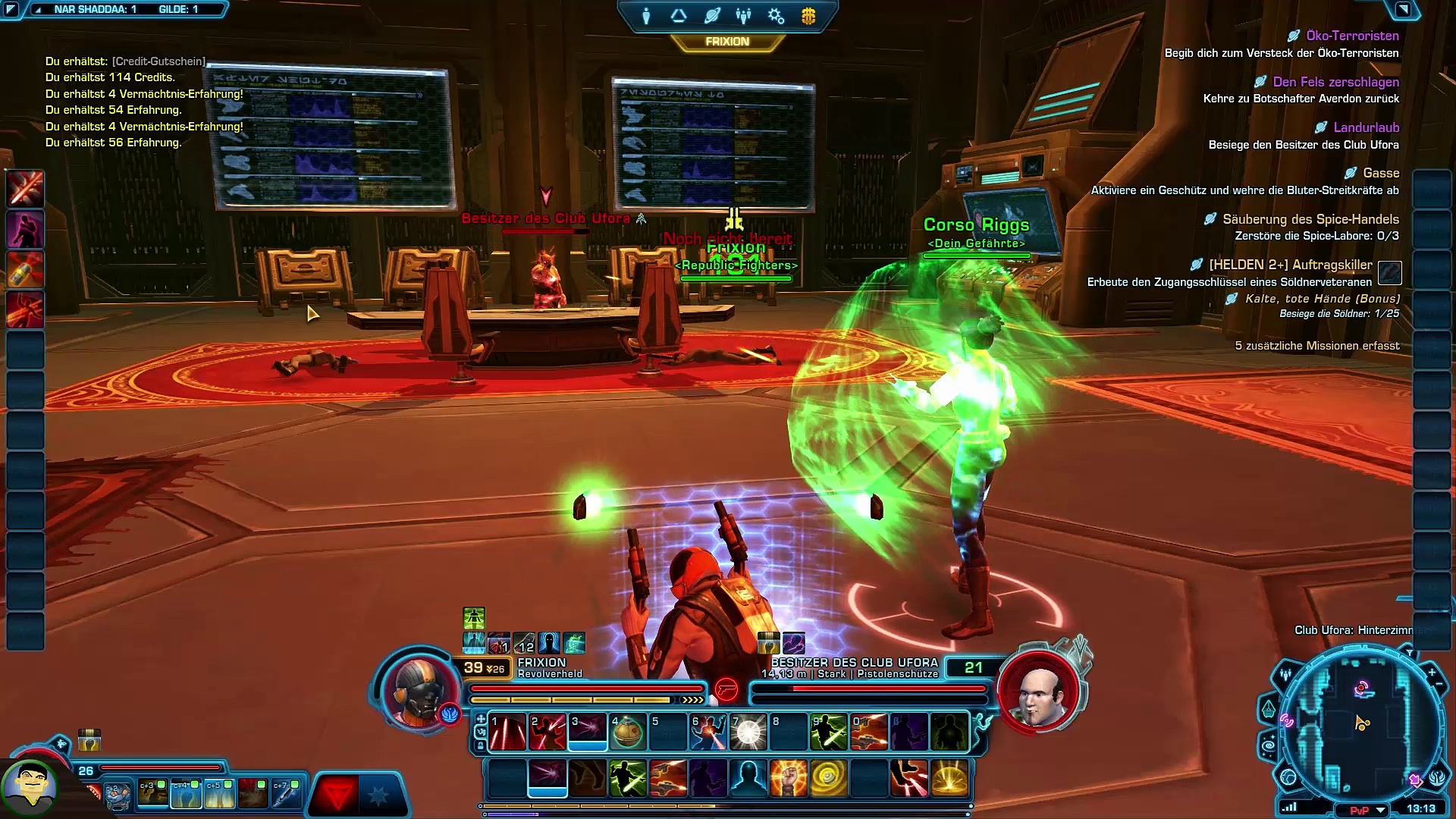Activate the white flash ability in slot 7
Screen dimensions: 1456x819
coord(748,732)
